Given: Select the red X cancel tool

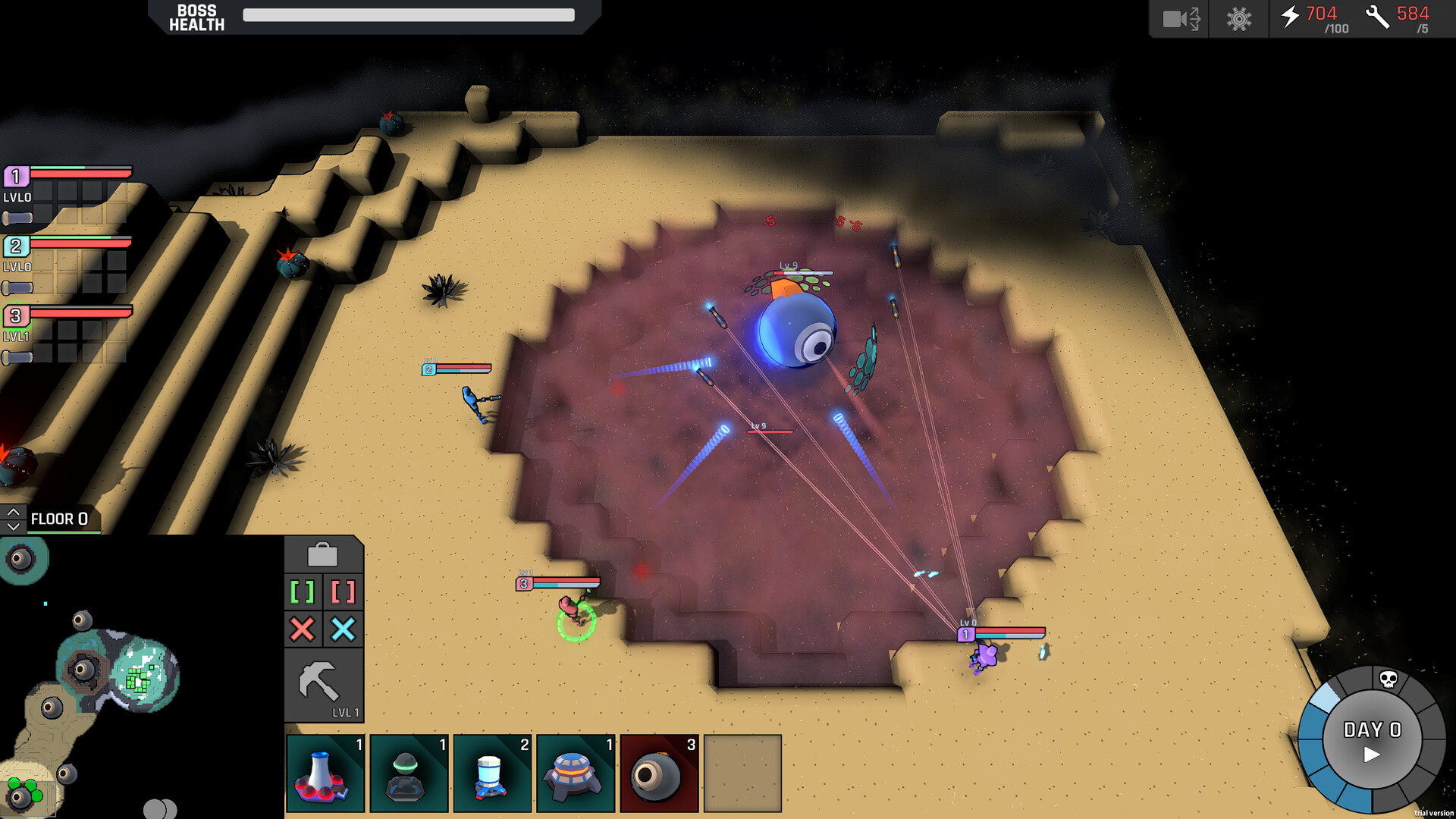Looking at the screenshot, I should pos(303,629).
